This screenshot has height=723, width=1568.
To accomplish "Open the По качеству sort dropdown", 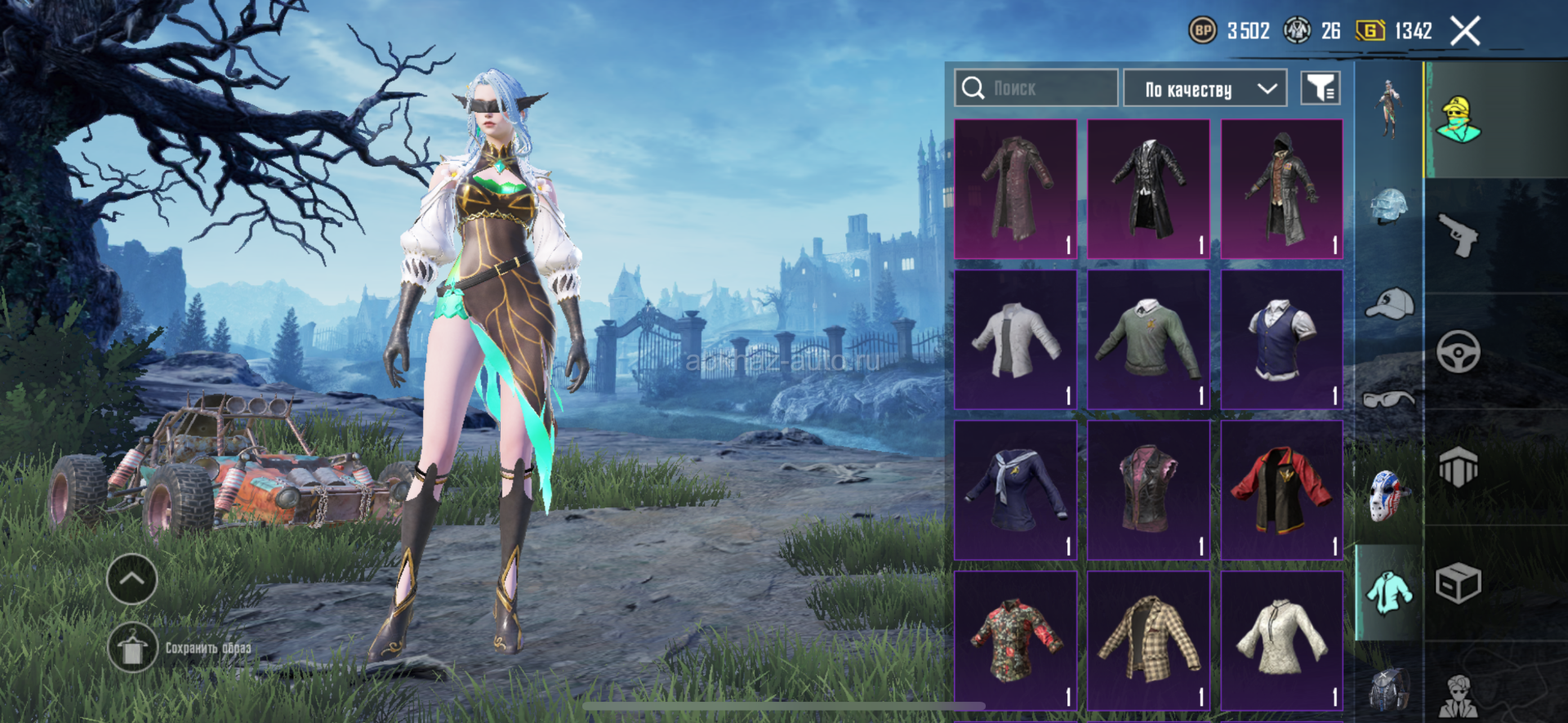I will click(1205, 88).
